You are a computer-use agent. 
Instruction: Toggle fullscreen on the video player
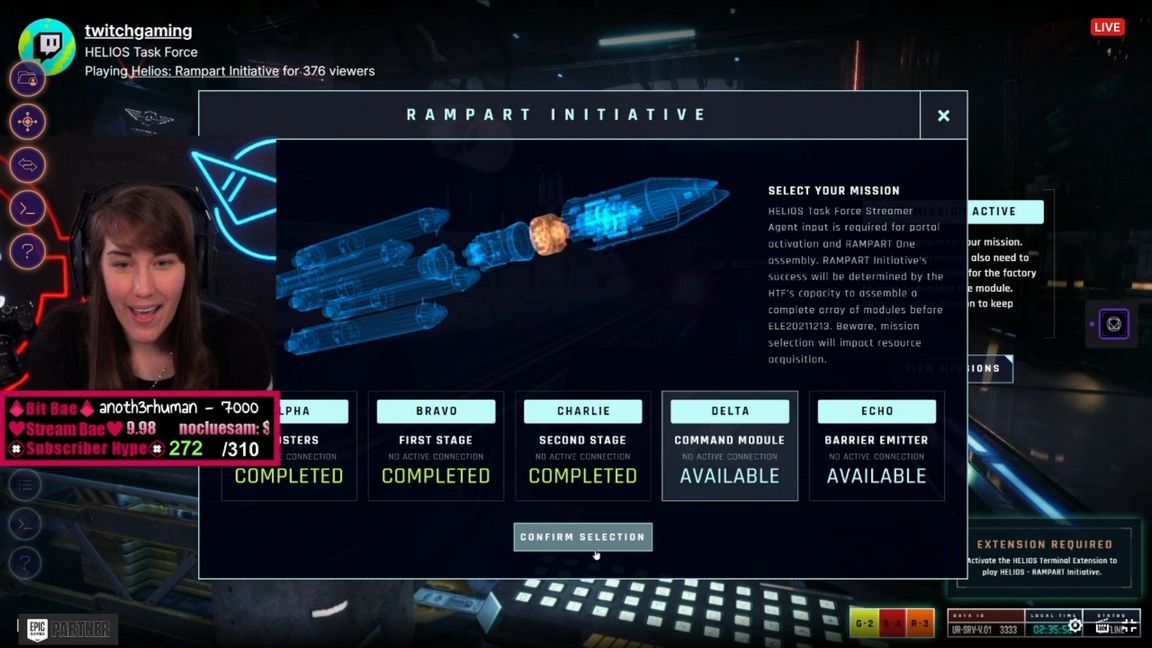click(x=1129, y=625)
